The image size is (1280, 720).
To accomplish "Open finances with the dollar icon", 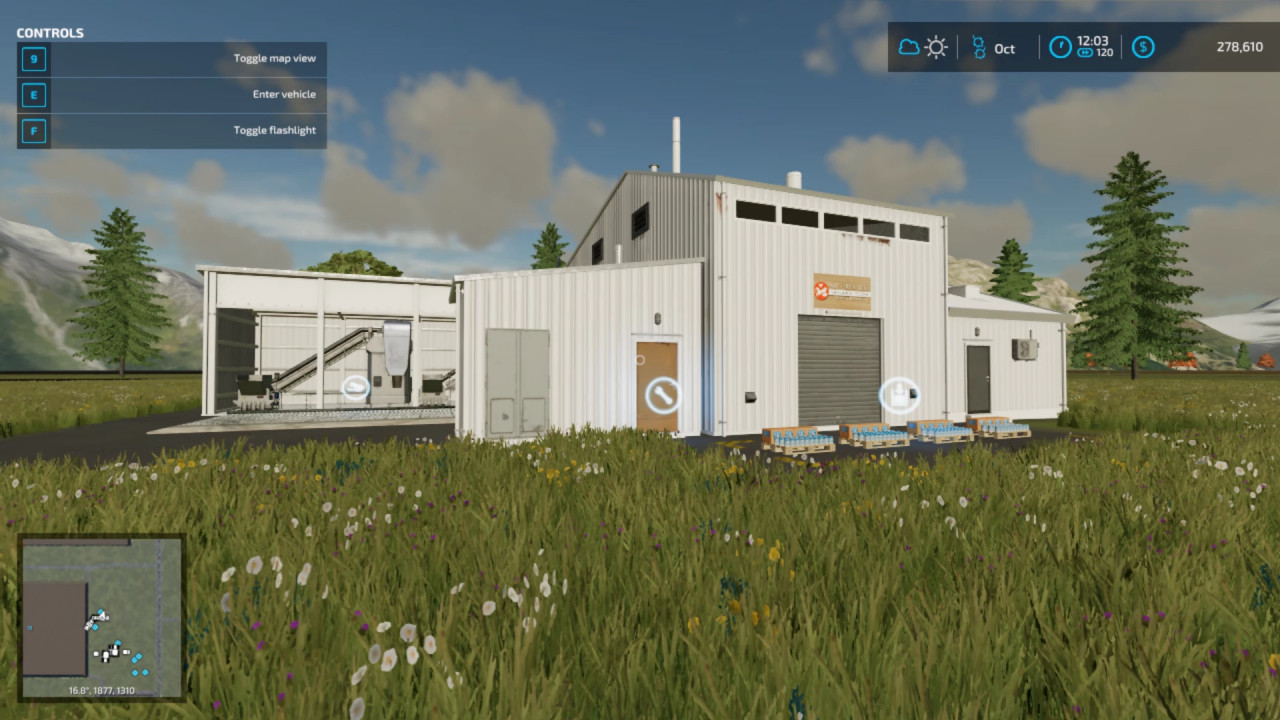I will pyautogui.click(x=1142, y=46).
